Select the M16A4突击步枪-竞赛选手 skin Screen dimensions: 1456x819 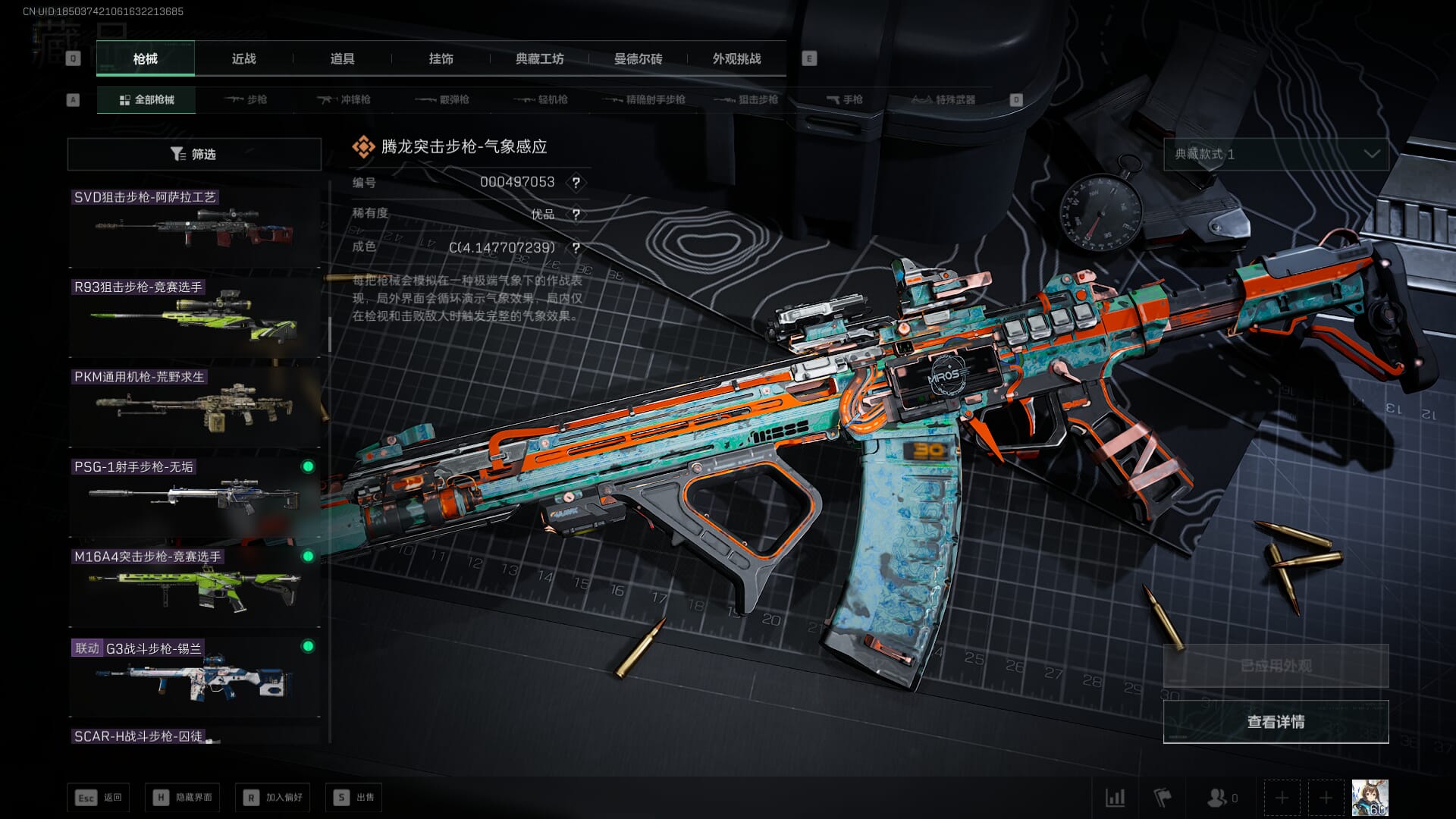[x=194, y=587]
